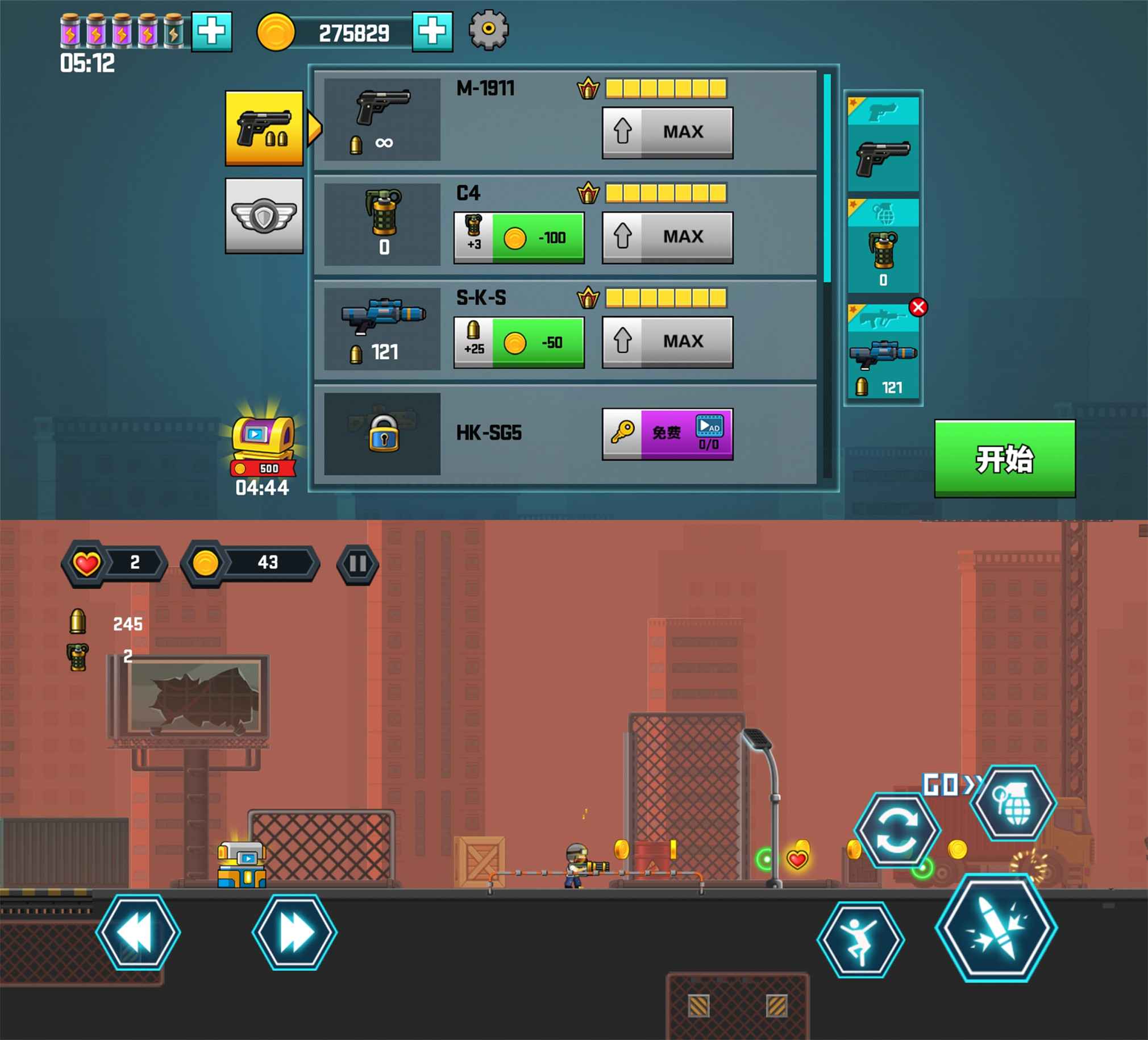
Task: Buy 25 S-K-S ammo for 50 coins
Action: tap(519, 342)
